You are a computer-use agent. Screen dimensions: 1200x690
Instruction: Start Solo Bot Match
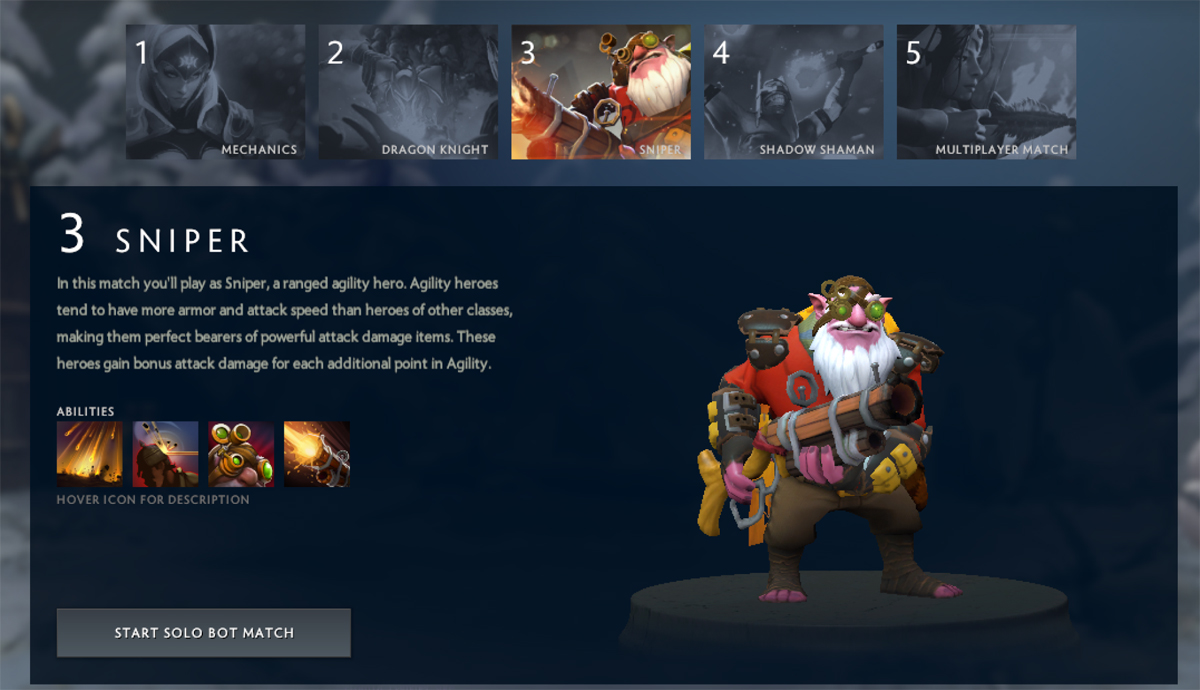click(x=204, y=633)
